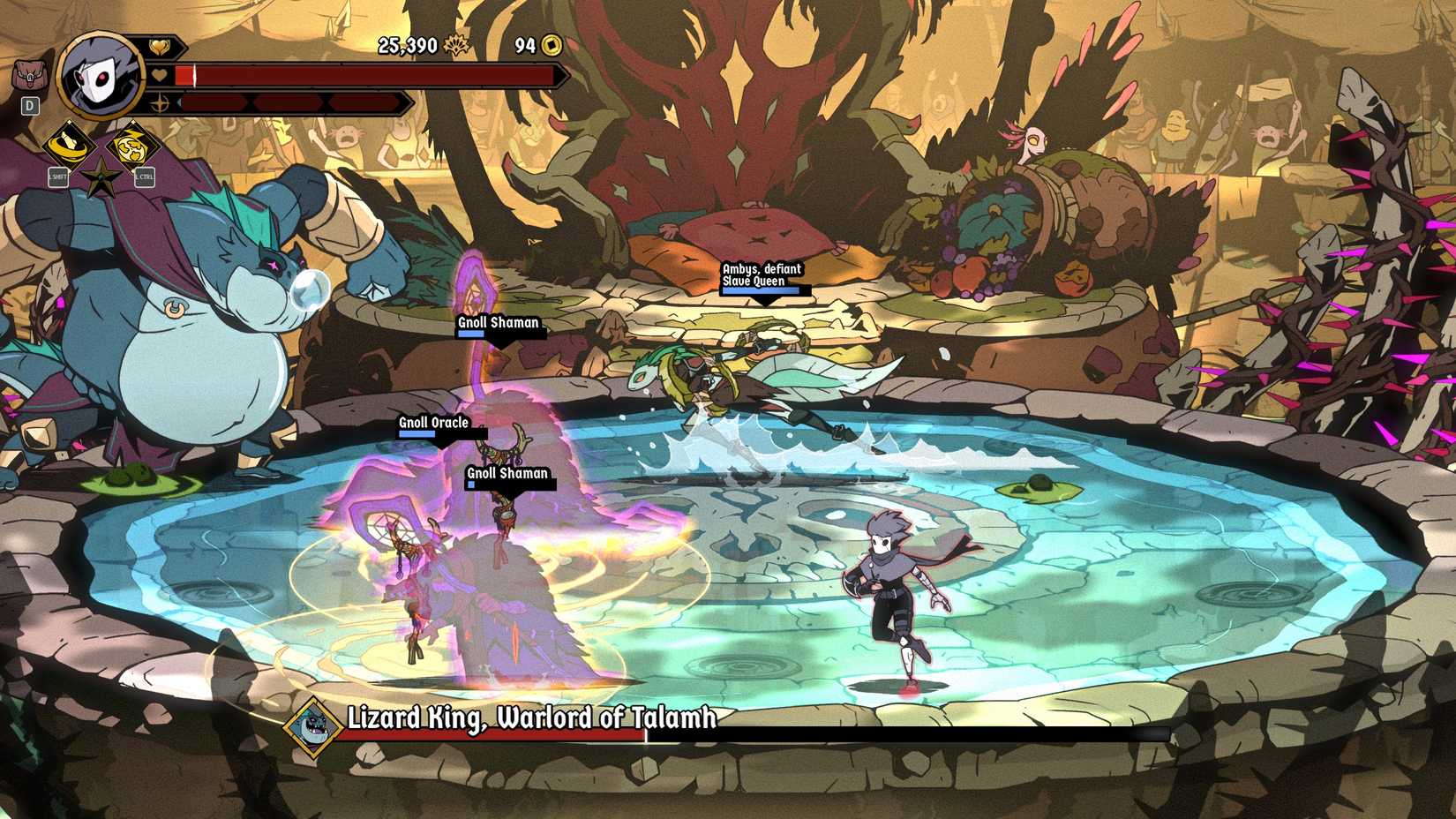Image resolution: width=1456 pixels, height=819 pixels.
Task: Click the gold heart emblem above the health bar
Action: [160, 45]
